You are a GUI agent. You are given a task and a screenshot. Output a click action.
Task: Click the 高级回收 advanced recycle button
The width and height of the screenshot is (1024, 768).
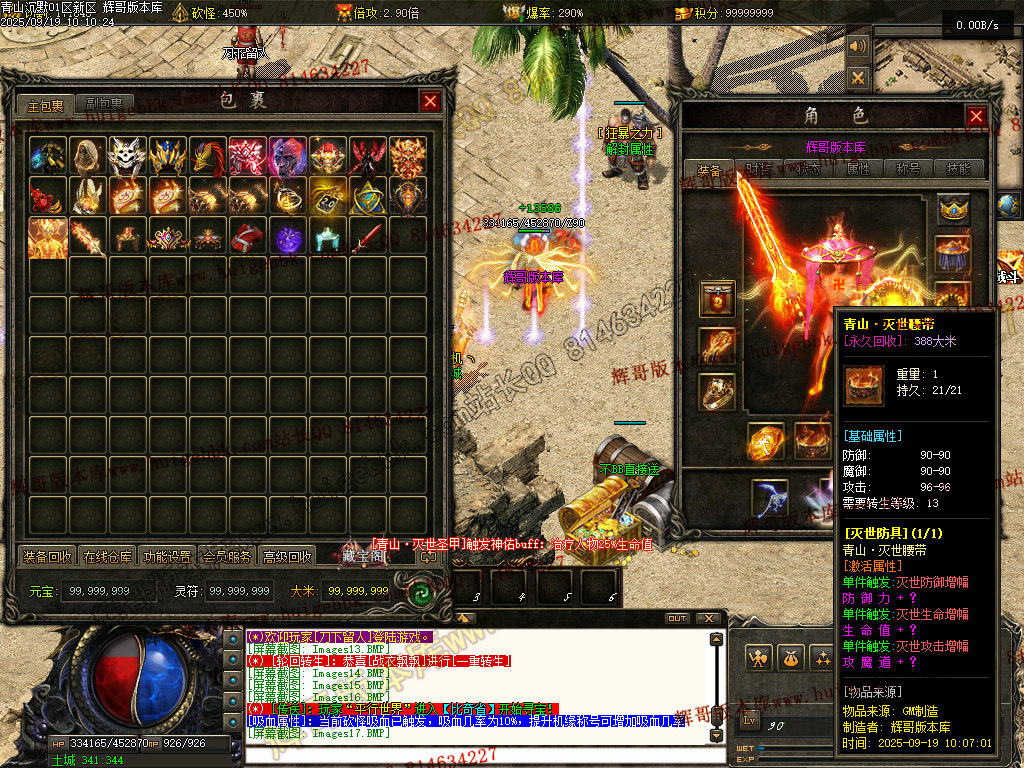coord(287,557)
